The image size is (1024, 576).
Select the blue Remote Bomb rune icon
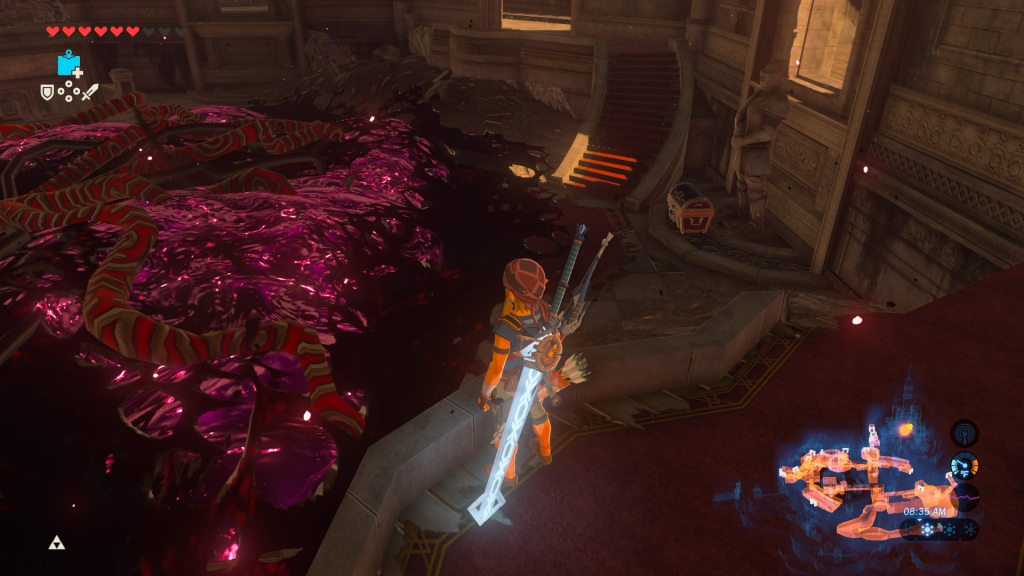(69, 64)
